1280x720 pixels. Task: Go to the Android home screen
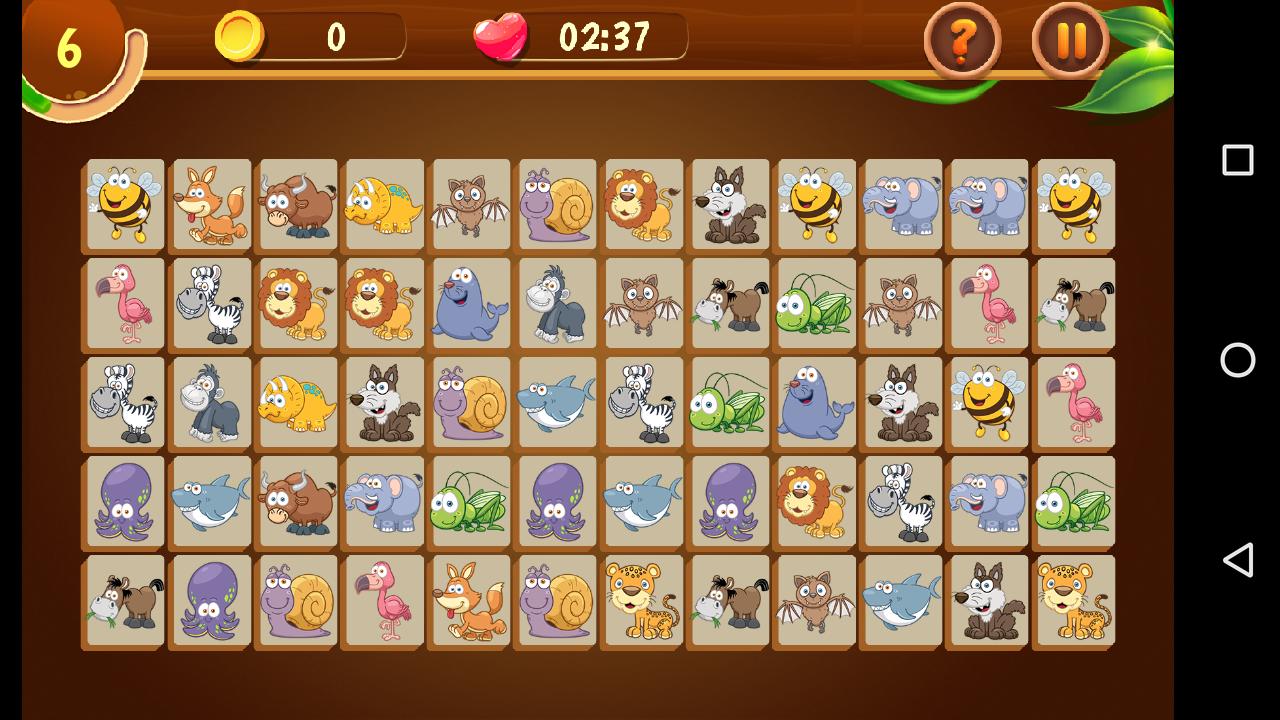click(x=1238, y=360)
